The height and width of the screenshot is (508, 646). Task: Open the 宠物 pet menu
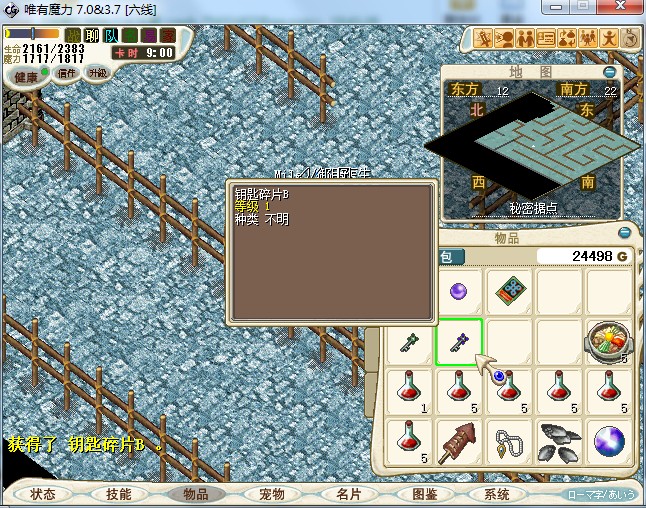(271, 494)
